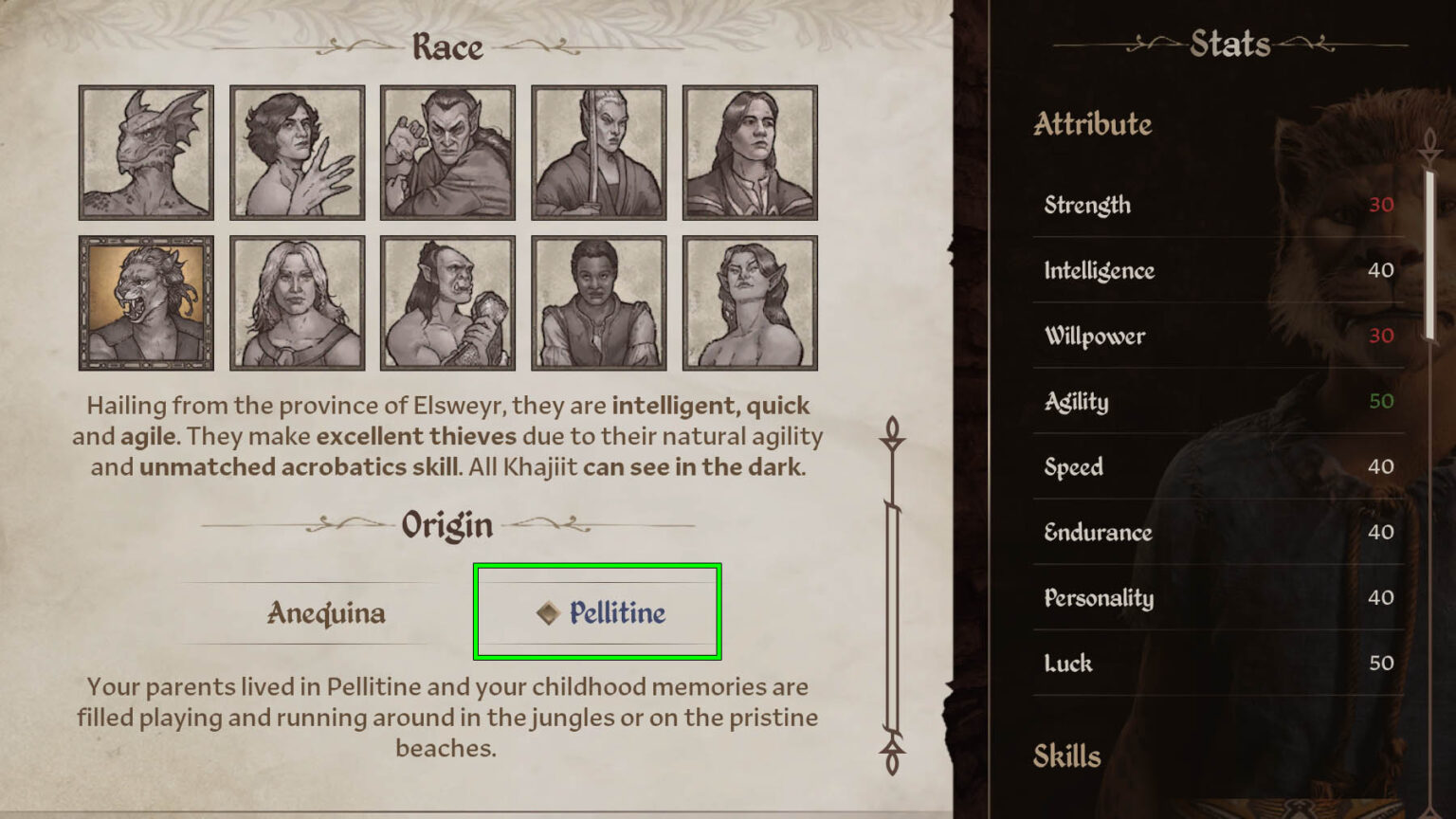Viewport: 1456px width, 819px height.
Task: Click the highlighted Pellitine button
Action: click(x=597, y=612)
